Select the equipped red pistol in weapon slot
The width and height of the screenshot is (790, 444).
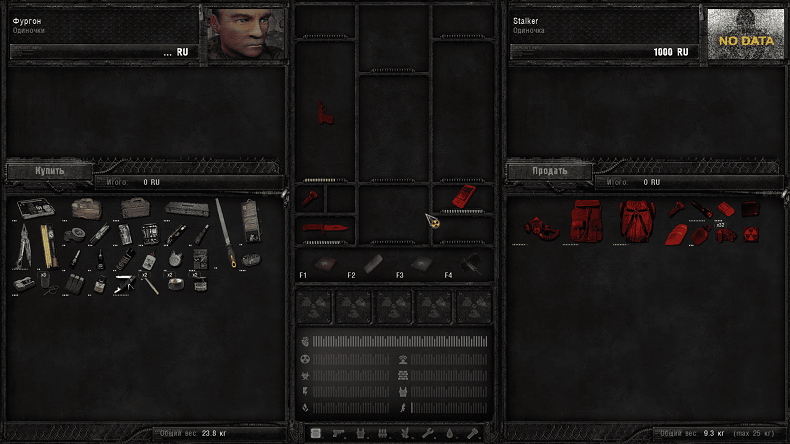(323, 113)
